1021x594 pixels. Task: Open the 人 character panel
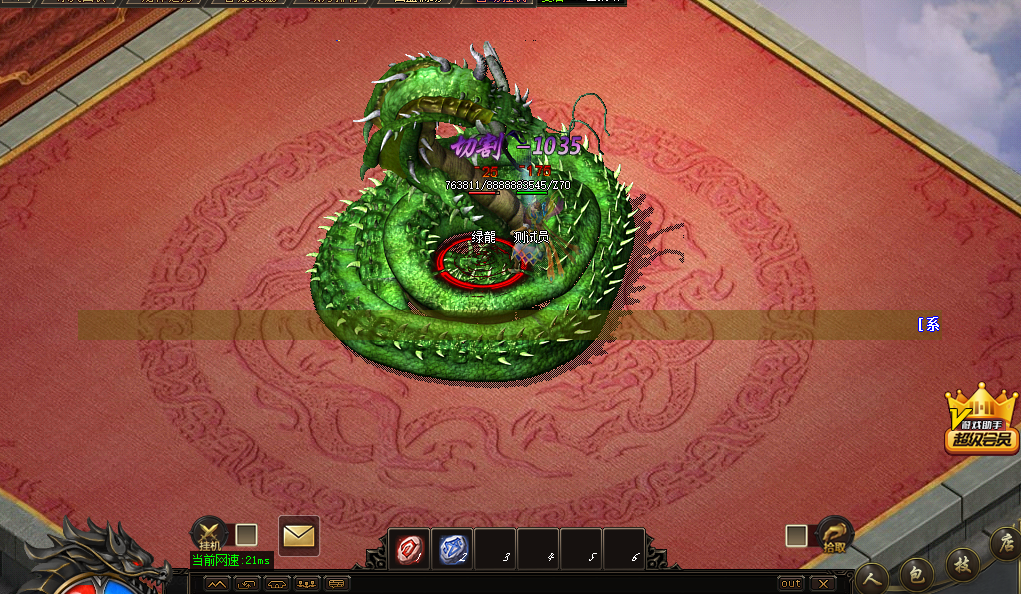coord(872,578)
